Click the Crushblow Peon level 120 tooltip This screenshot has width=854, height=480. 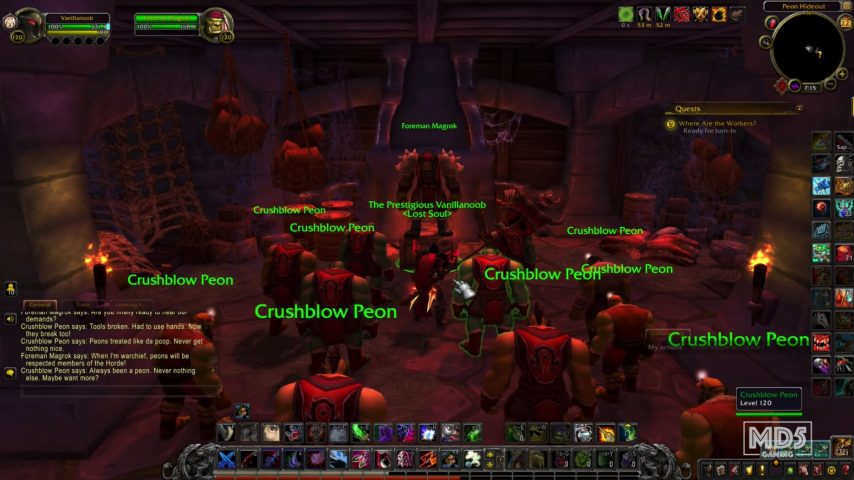coord(769,399)
